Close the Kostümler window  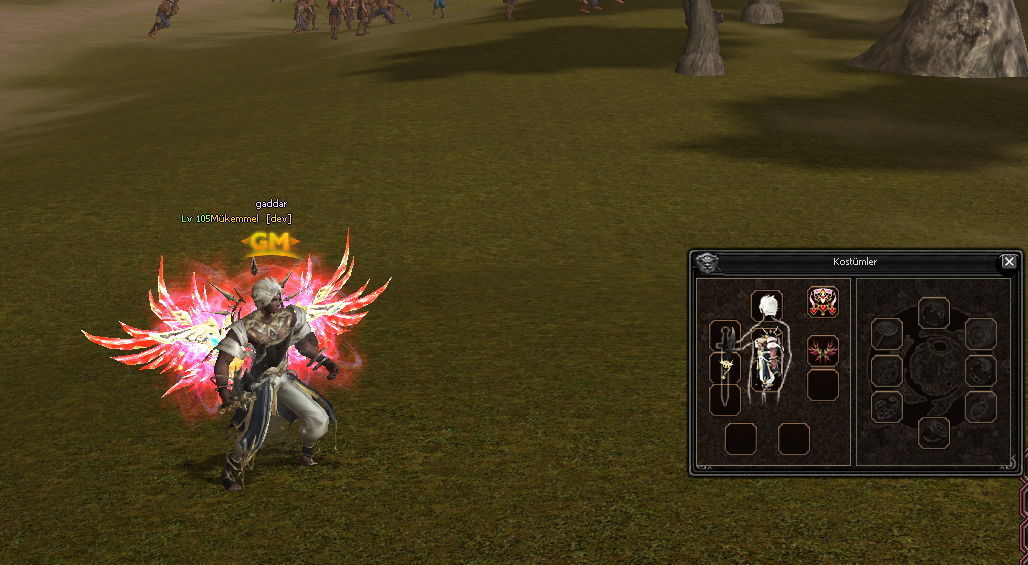(x=1009, y=262)
